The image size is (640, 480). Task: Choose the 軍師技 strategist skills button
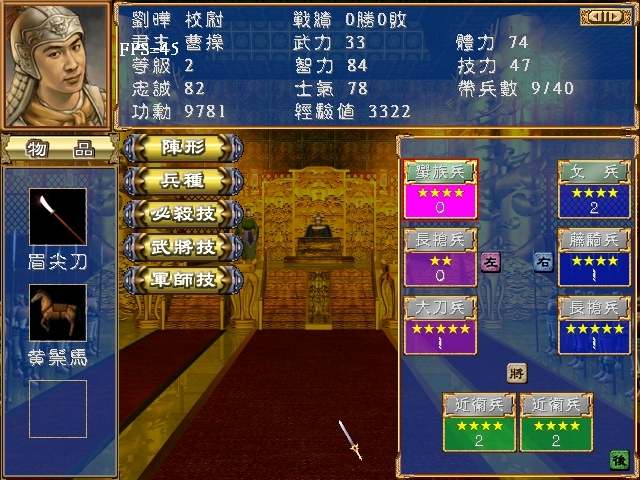[183, 278]
